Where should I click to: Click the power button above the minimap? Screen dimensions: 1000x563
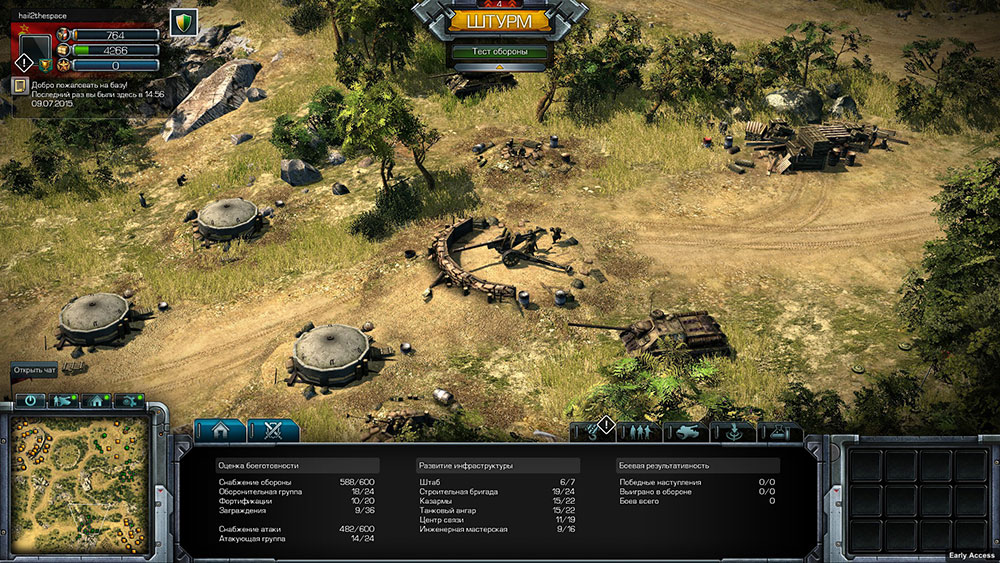pos(31,401)
